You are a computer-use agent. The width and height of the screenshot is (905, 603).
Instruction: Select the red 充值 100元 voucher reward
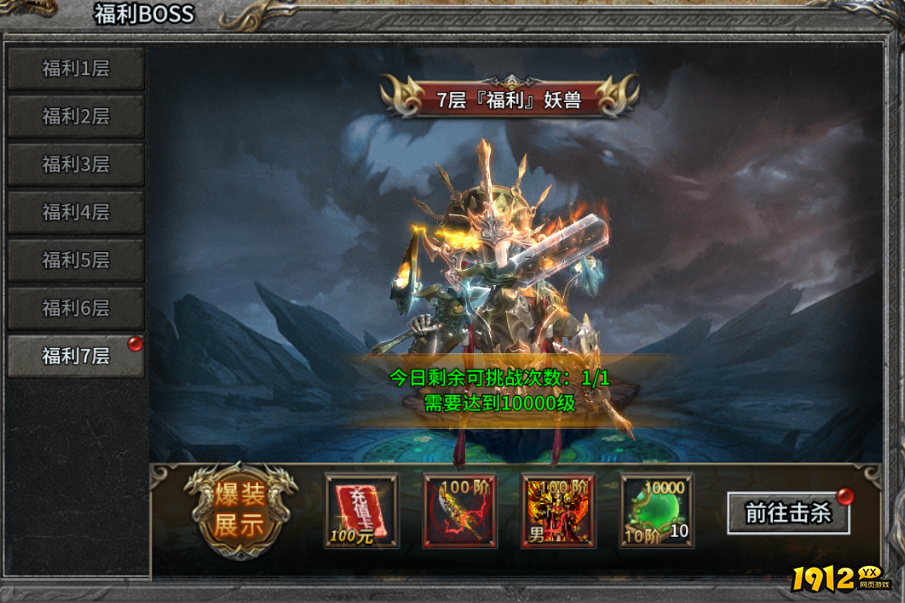(361, 511)
